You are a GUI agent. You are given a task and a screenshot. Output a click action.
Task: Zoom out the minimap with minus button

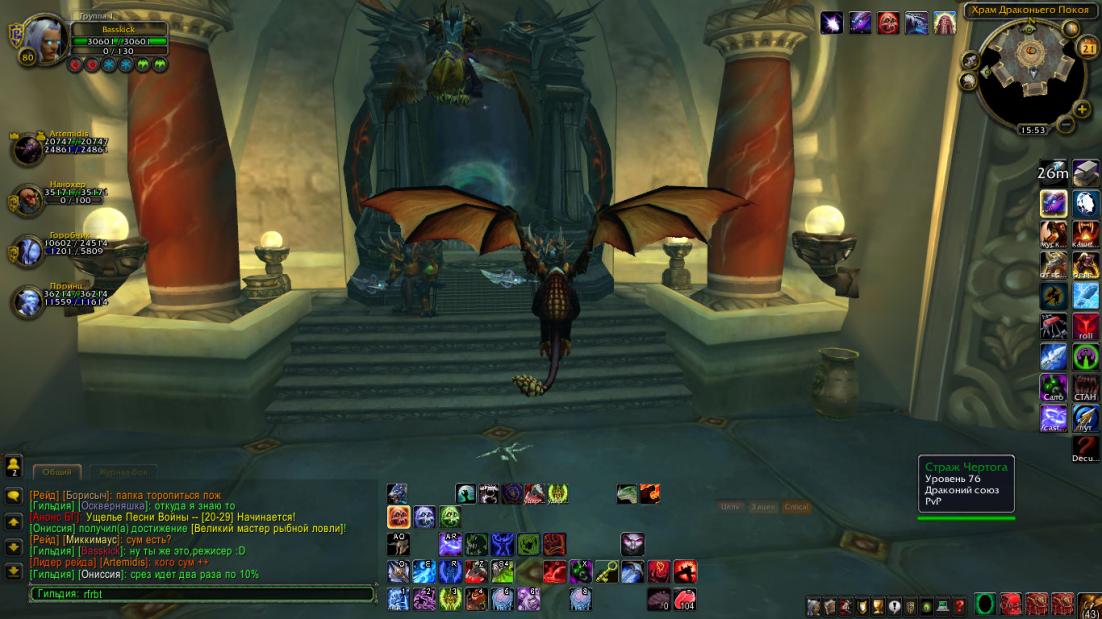(1066, 124)
